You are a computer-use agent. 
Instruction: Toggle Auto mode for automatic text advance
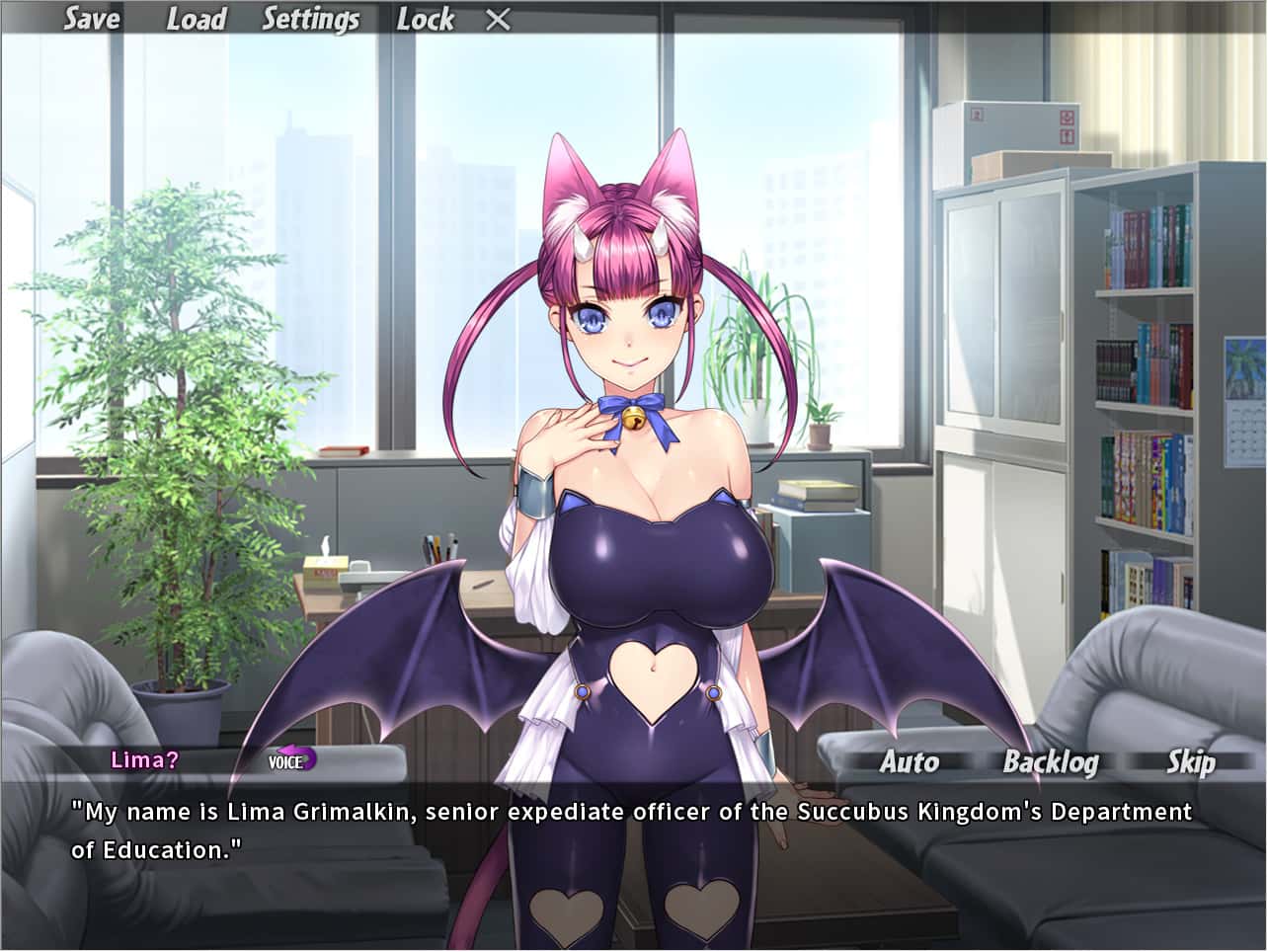pos(910,761)
